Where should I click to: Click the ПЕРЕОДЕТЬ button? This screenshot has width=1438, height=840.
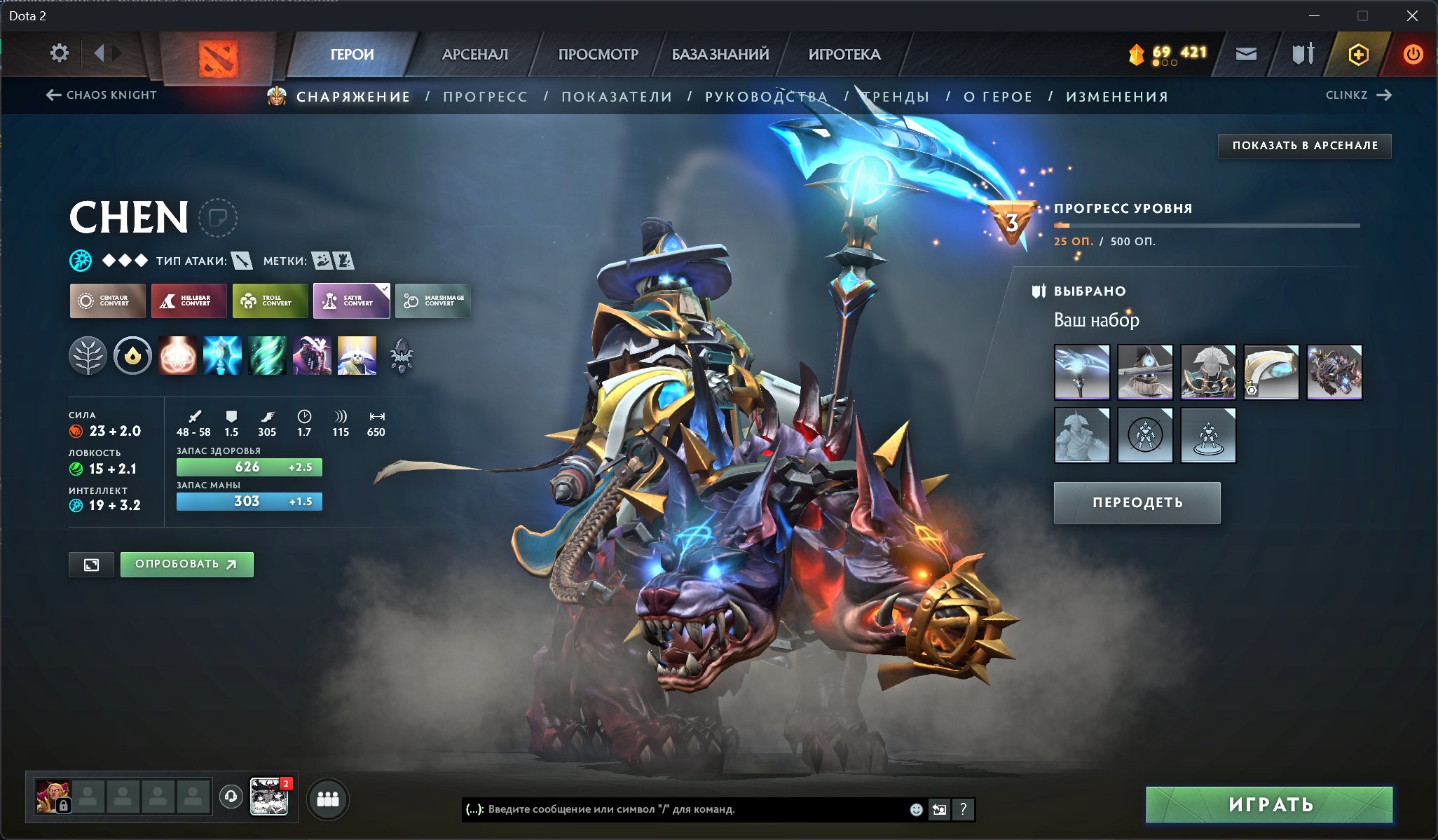(1137, 502)
